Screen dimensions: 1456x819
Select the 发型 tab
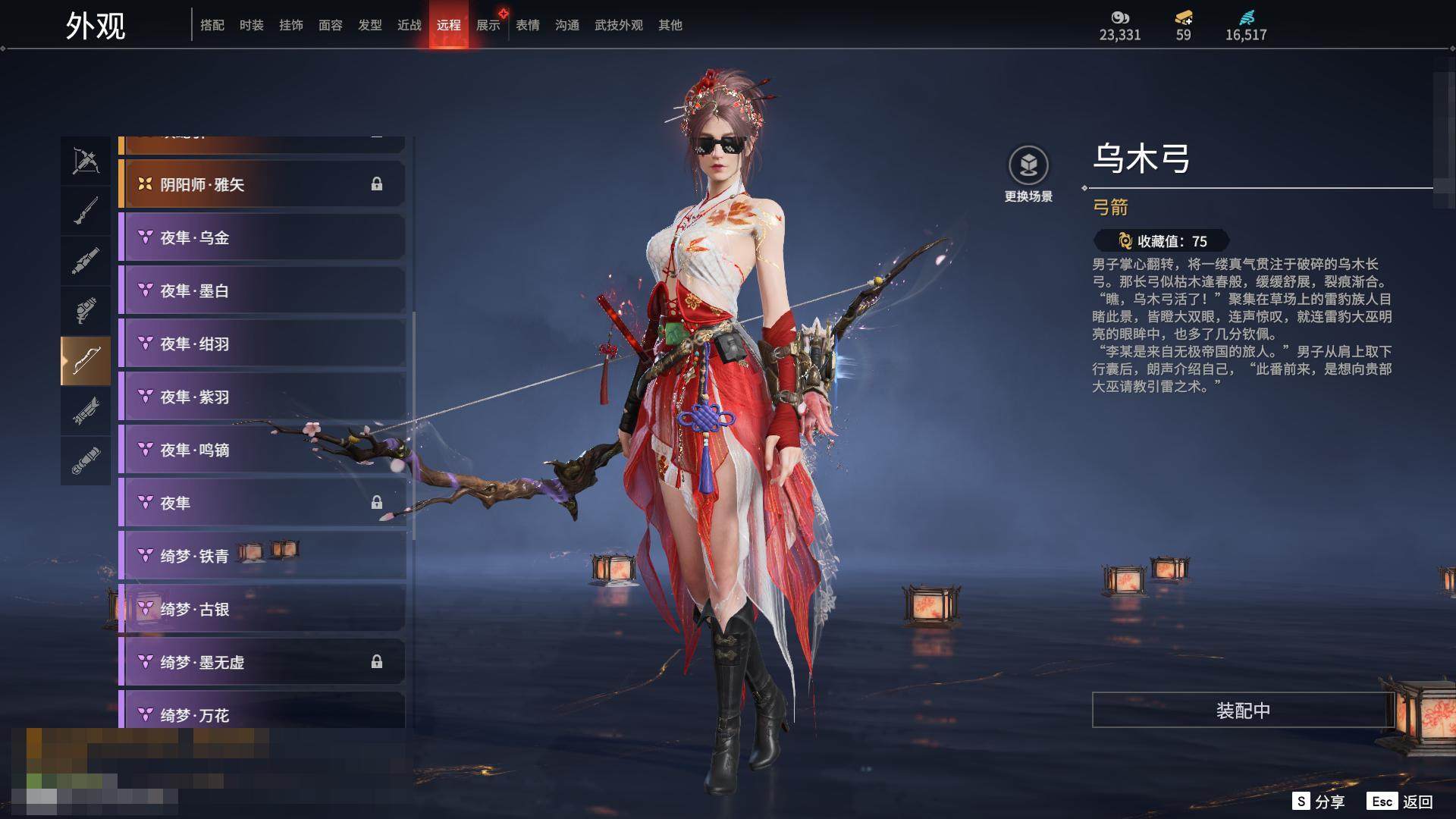pyautogui.click(x=369, y=25)
